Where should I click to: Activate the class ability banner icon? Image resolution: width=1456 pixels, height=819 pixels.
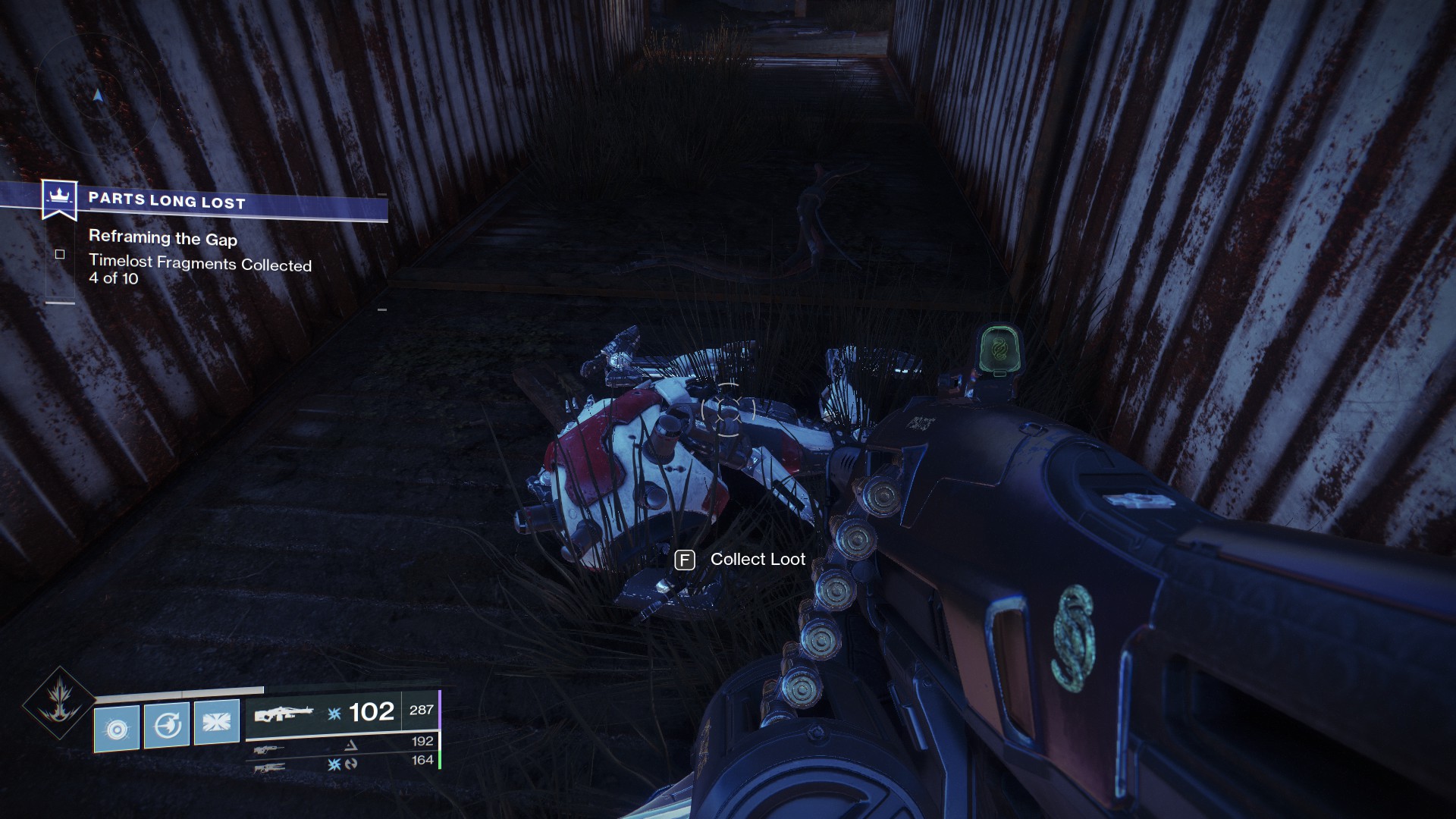coord(217,722)
